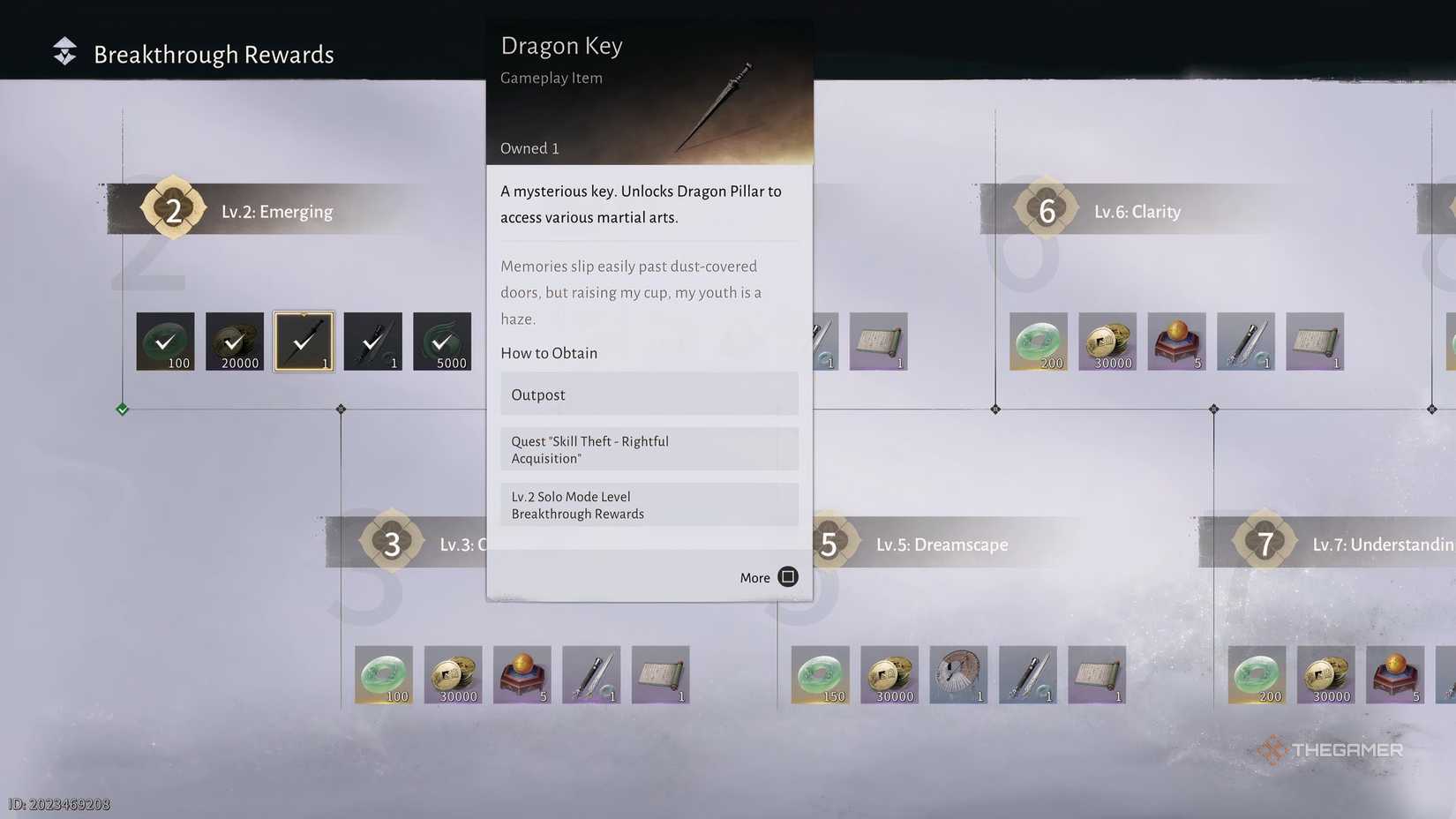Select the Lv.2 Emerging milestone banner
The image size is (1456, 819).
point(276,211)
